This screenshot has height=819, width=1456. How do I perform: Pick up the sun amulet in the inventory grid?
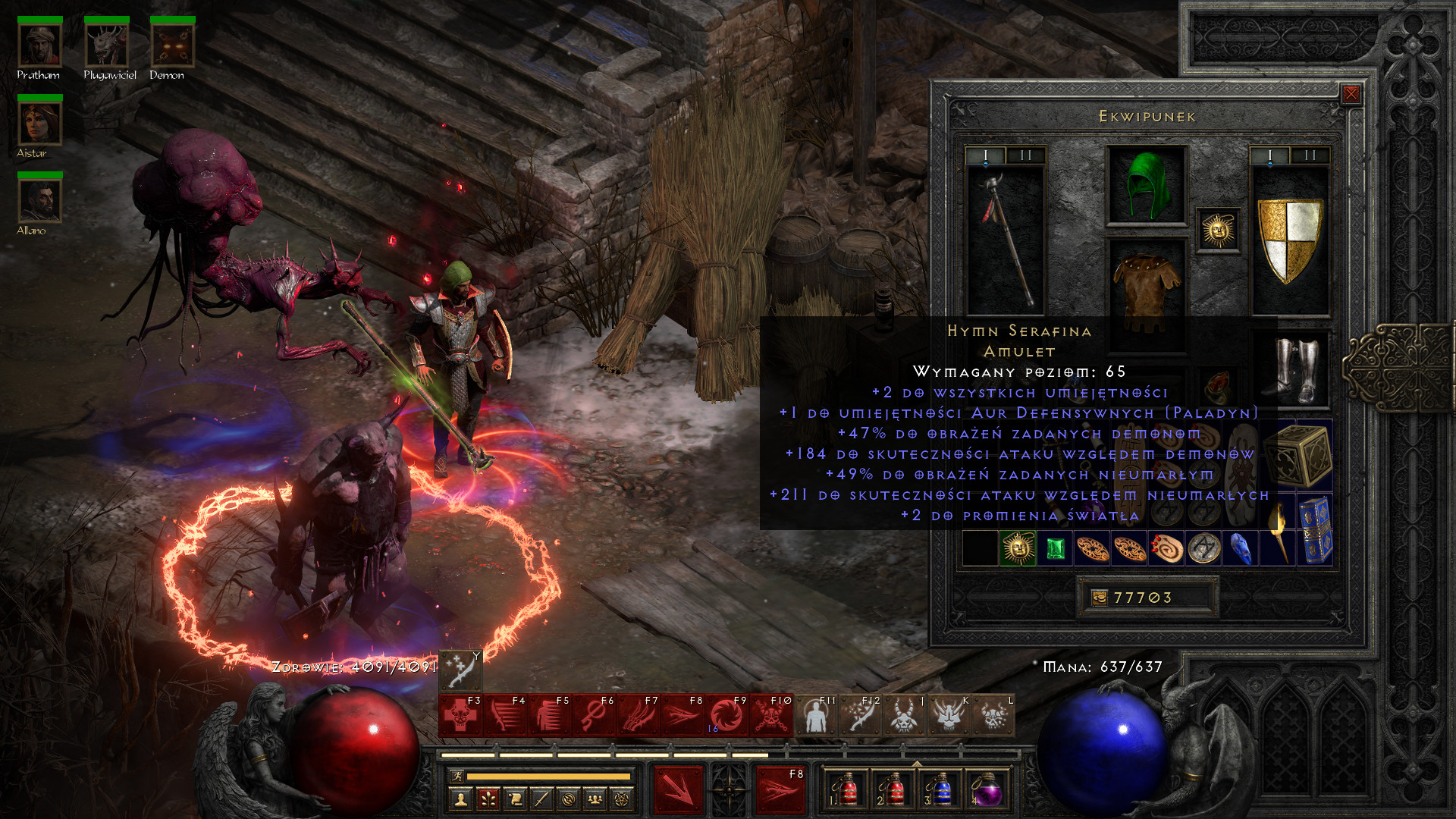pyautogui.click(x=1017, y=548)
